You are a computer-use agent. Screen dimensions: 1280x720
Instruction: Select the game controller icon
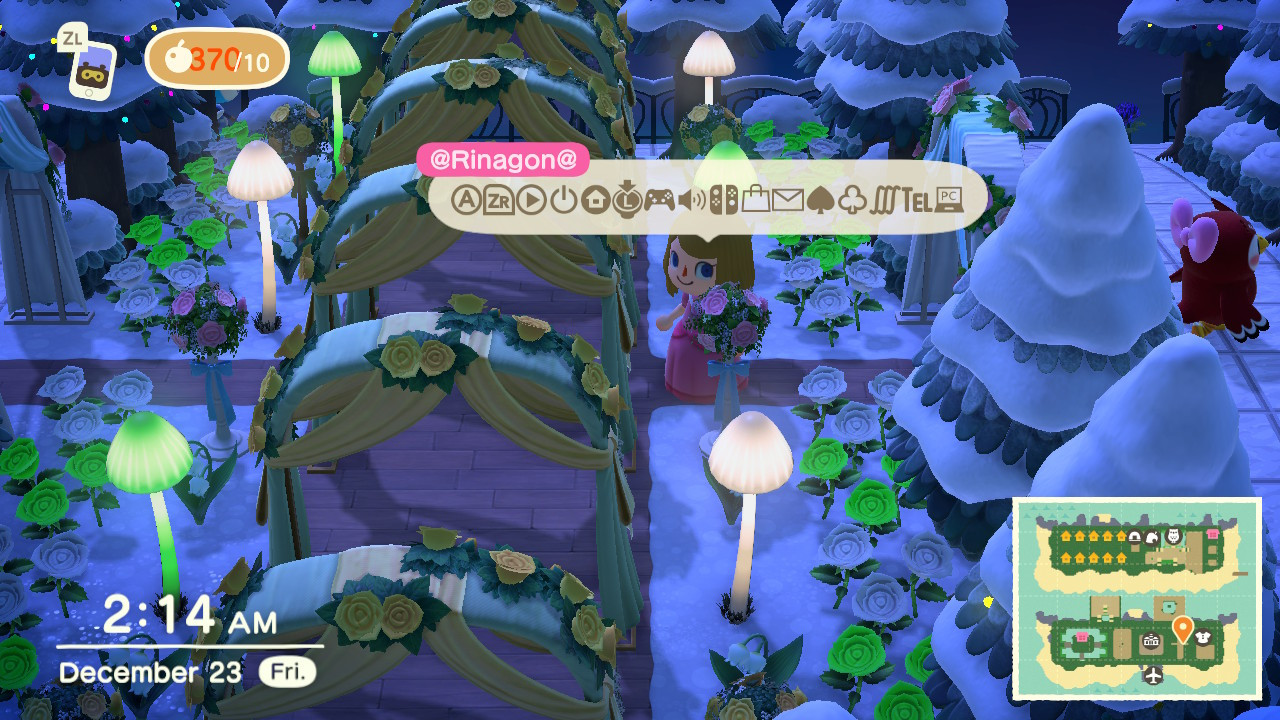point(660,198)
